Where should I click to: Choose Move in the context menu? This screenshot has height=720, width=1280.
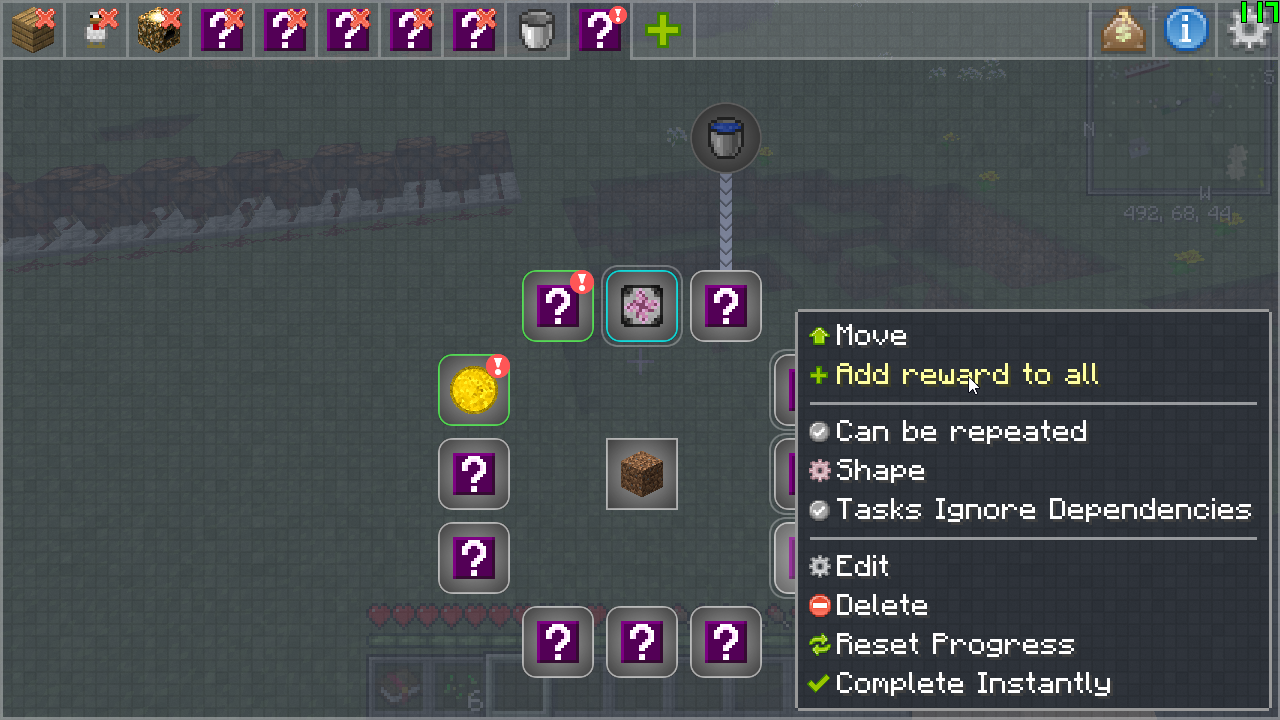pos(870,336)
